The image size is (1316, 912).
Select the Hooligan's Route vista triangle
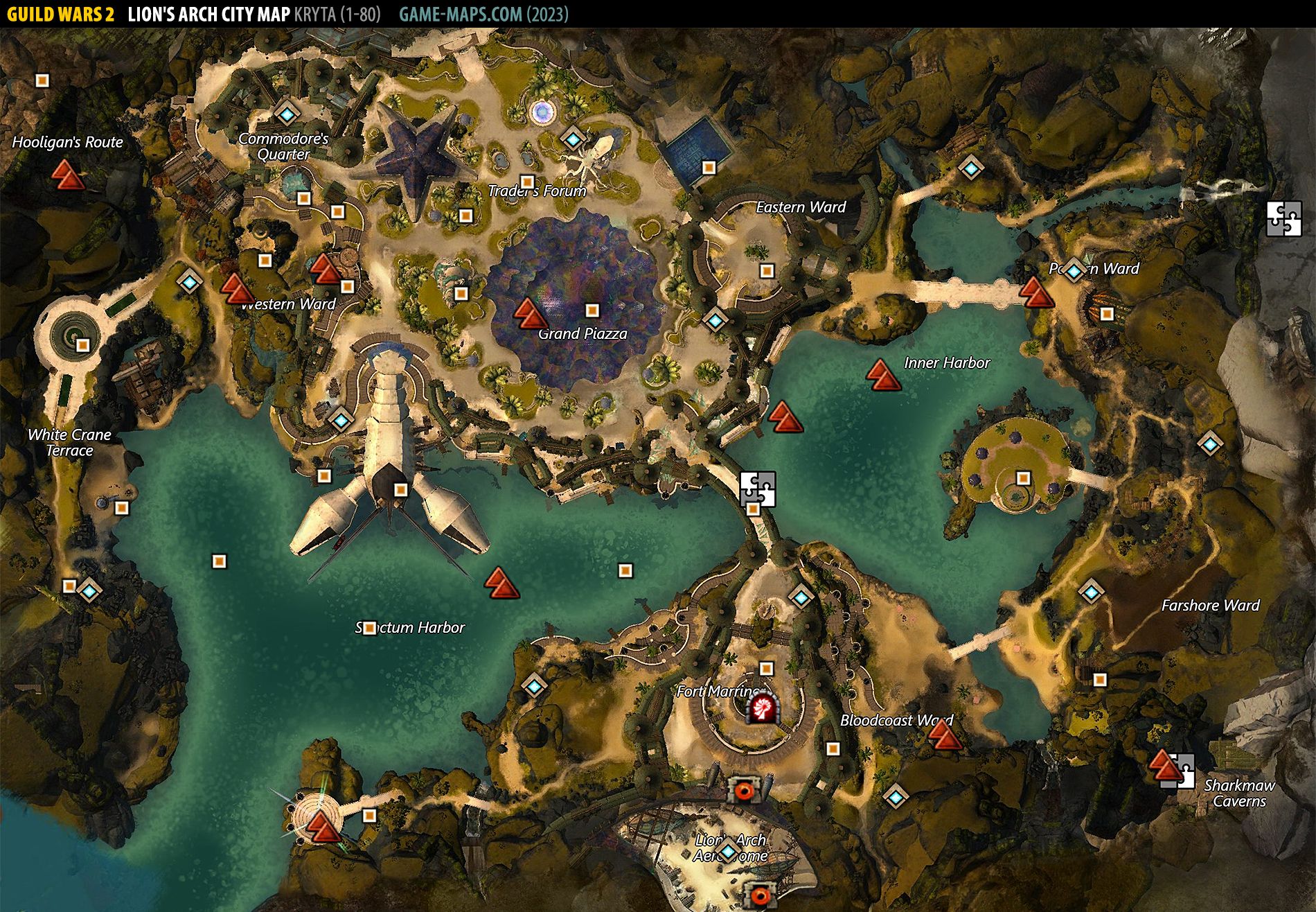coord(68,175)
